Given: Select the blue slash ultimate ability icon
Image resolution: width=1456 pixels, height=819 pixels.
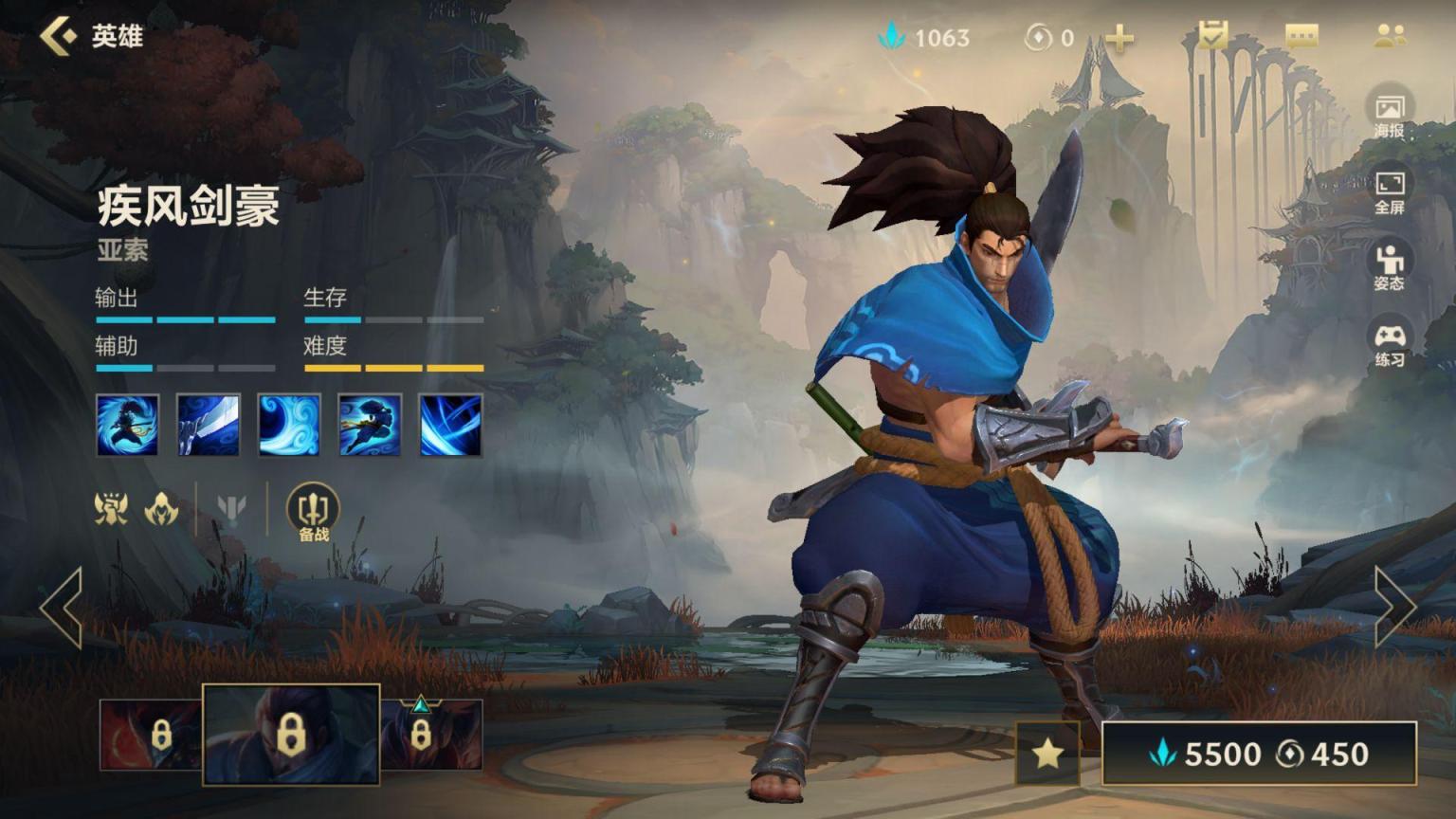Looking at the screenshot, I should (x=450, y=425).
